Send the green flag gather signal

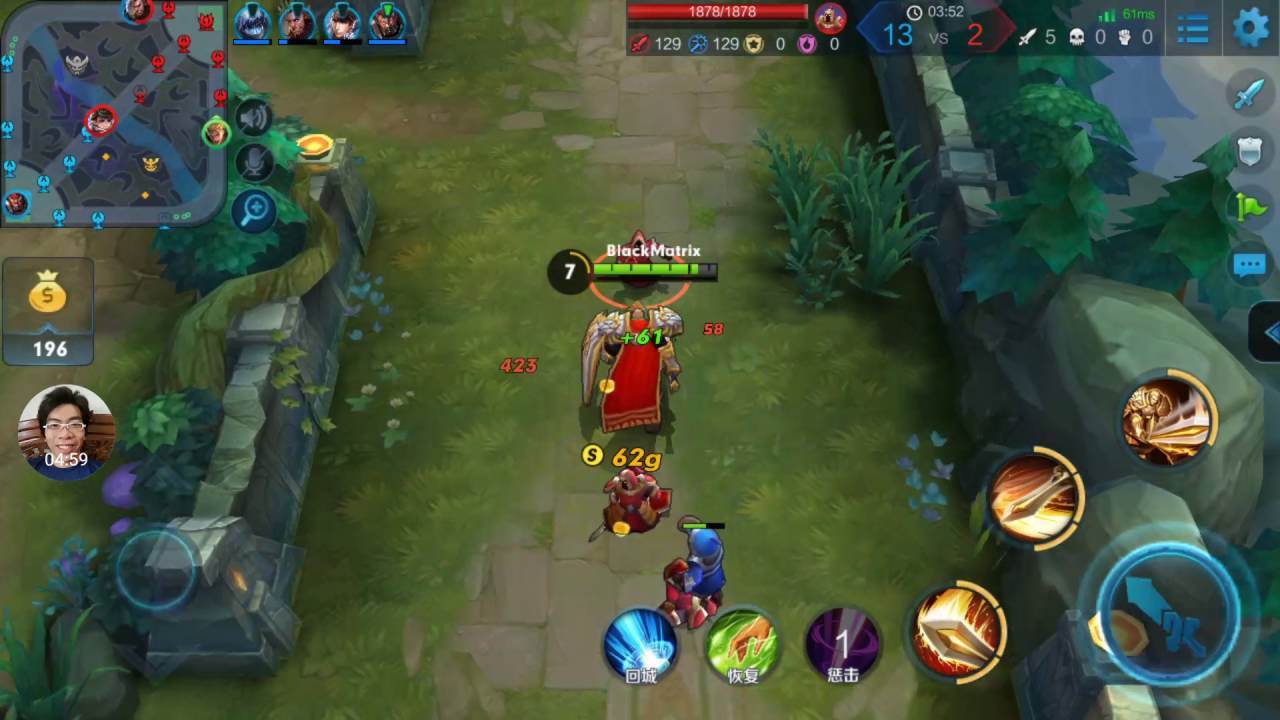1250,207
